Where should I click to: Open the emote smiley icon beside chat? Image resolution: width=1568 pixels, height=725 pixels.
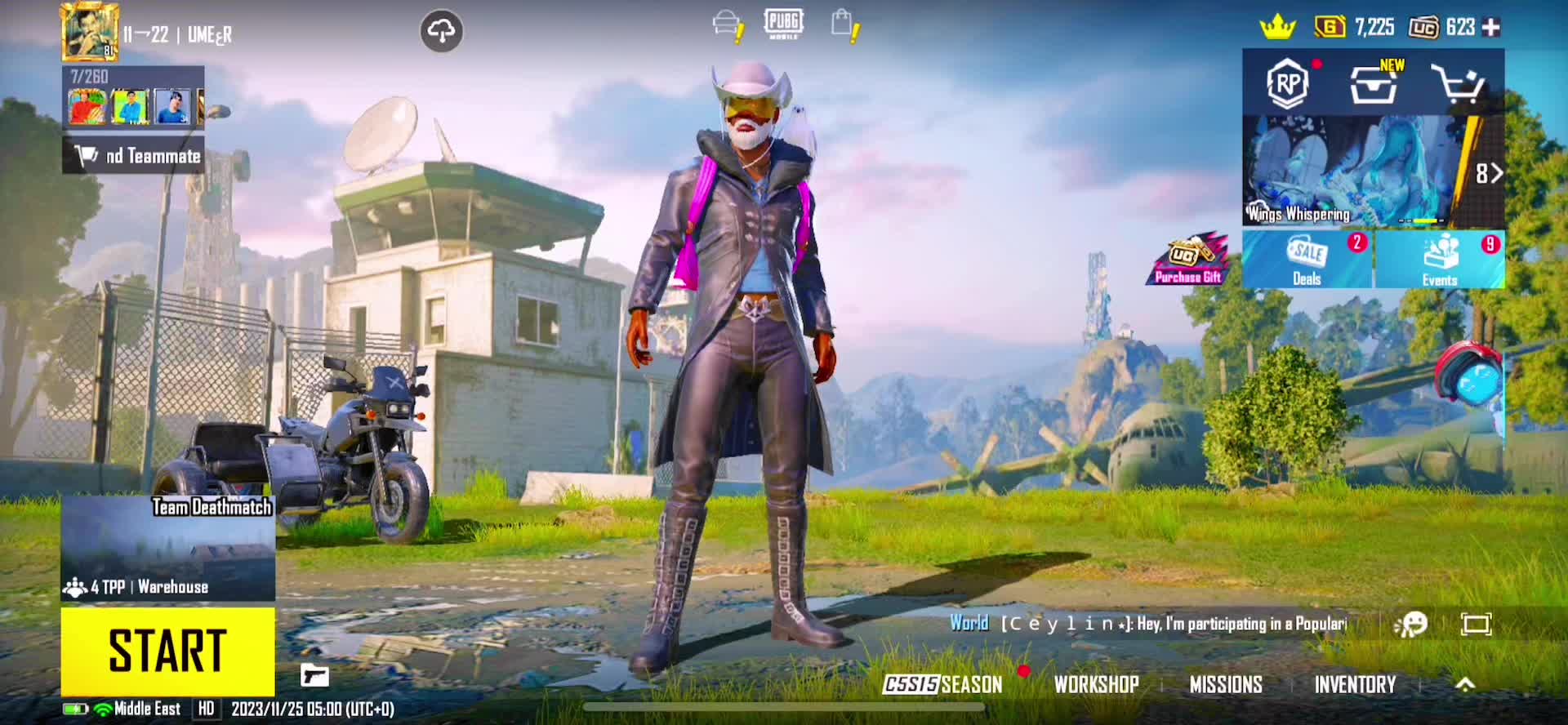(1410, 625)
